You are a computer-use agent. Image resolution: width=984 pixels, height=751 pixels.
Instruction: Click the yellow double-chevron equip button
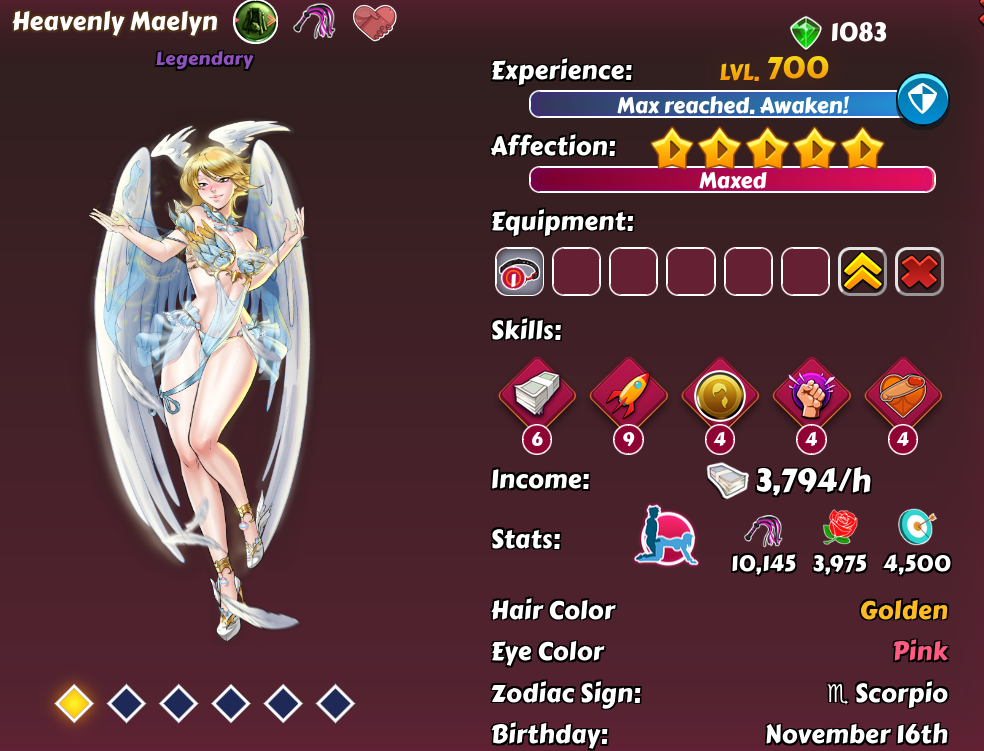(x=862, y=272)
